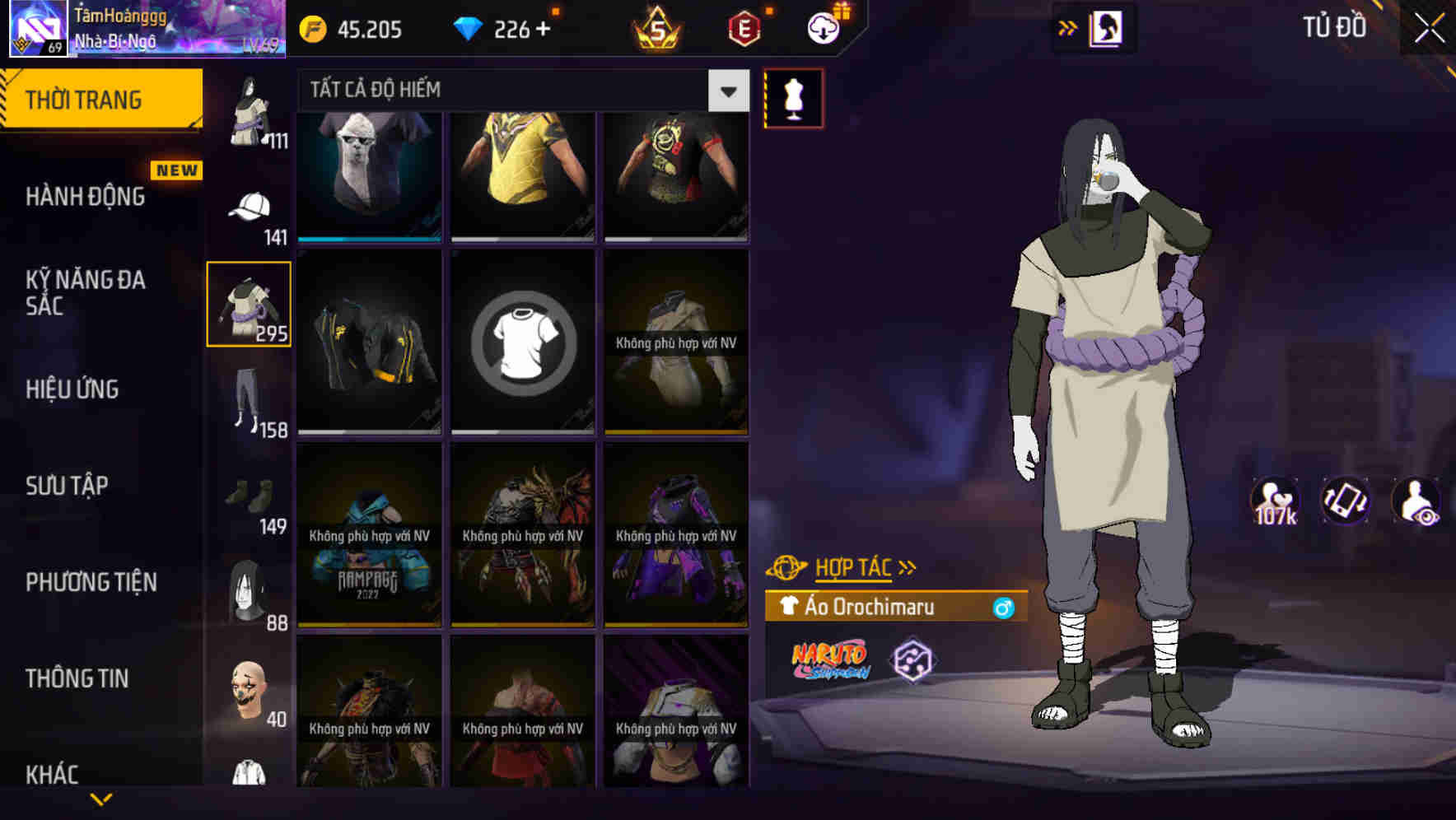The image size is (1456, 820).
Task: Select the white no-shirt option thumbnail
Action: click(522, 342)
